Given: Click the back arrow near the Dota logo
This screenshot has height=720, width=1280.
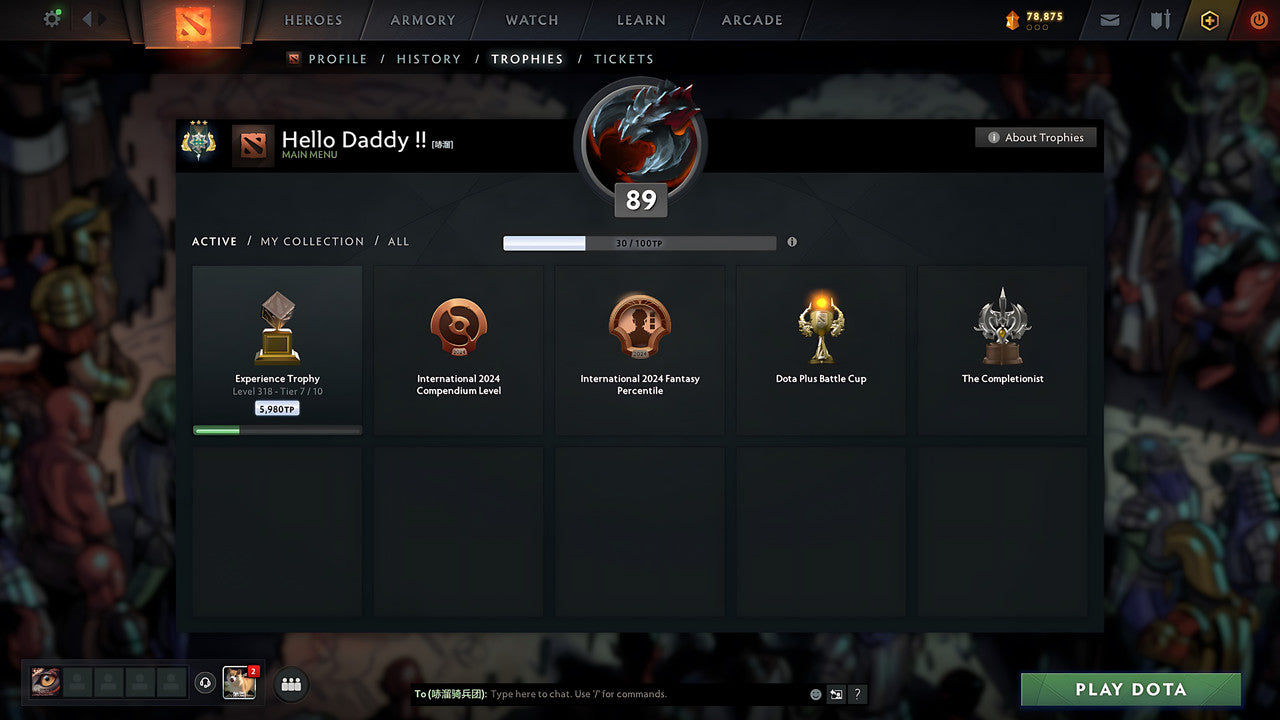Looking at the screenshot, I should pyautogui.click(x=85, y=18).
